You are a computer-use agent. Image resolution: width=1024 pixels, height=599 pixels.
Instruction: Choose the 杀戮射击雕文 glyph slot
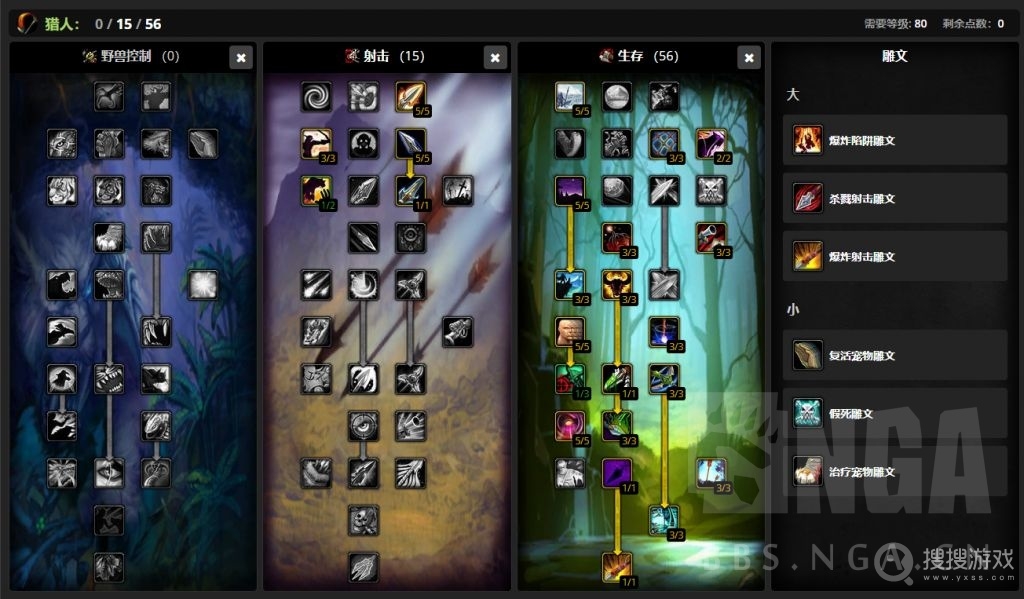click(x=895, y=198)
